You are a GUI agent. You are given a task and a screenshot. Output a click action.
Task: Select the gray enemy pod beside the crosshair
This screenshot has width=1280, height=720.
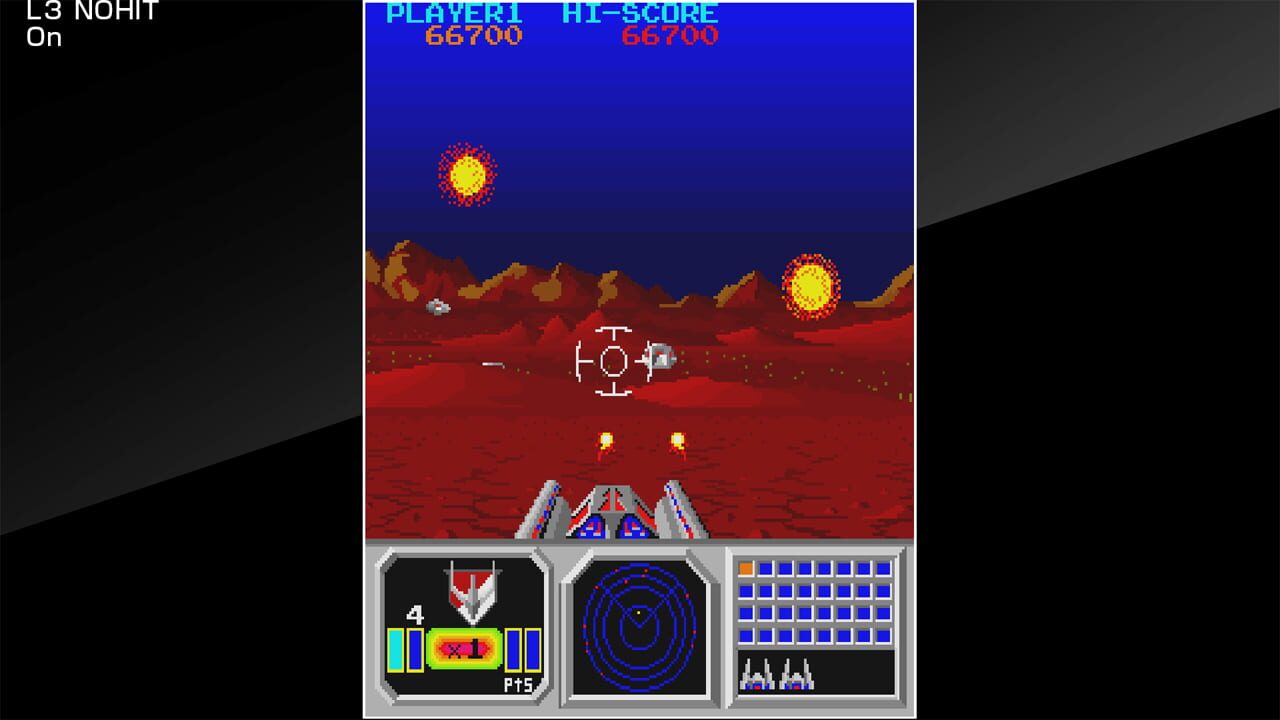tap(662, 357)
